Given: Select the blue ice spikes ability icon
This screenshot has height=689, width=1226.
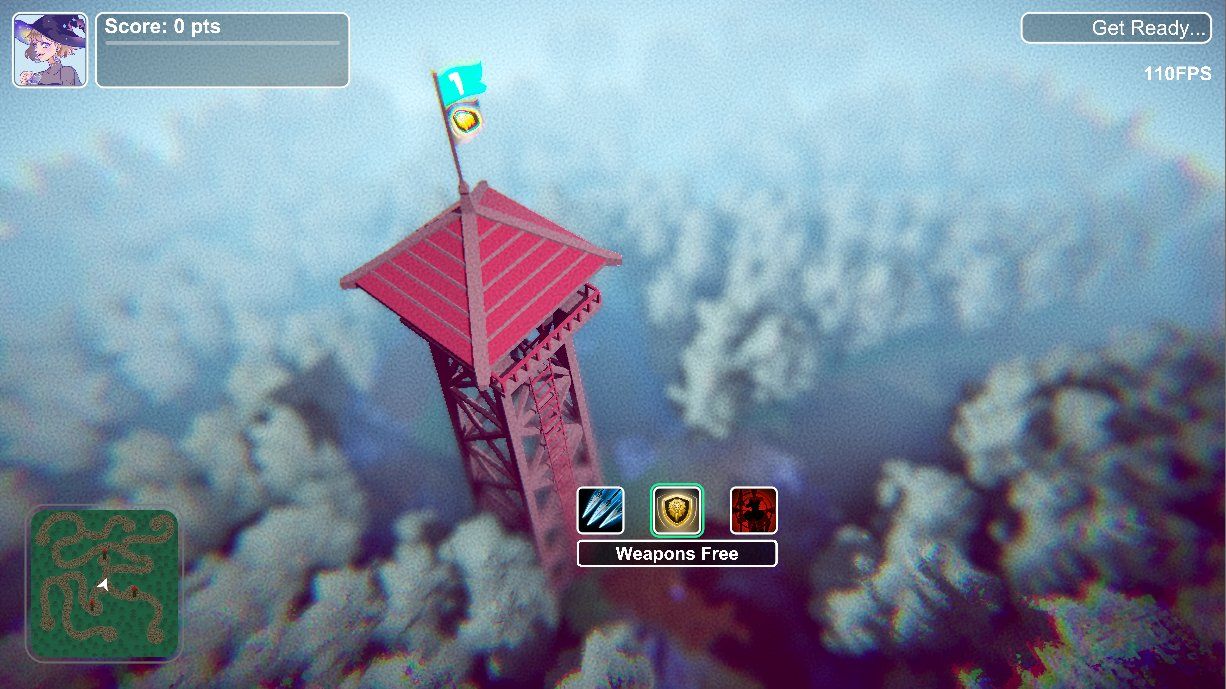Looking at the screenshot, I should point(601,510).
